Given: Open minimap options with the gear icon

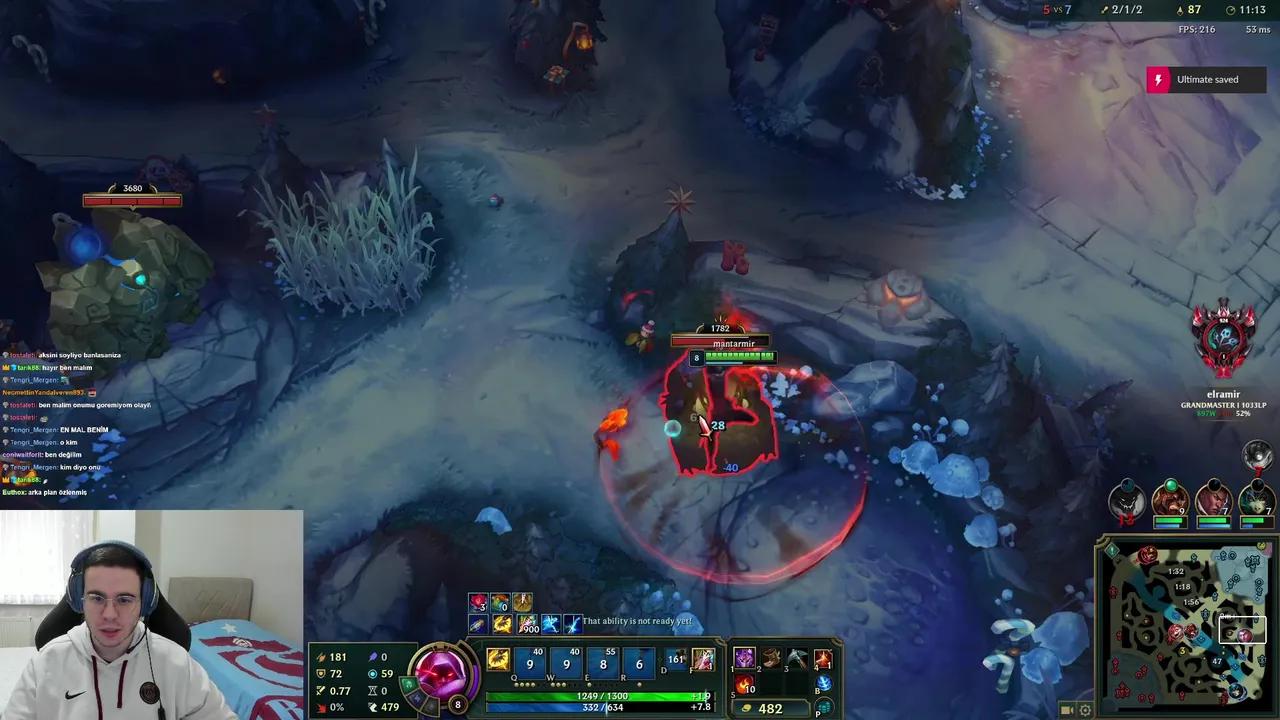Looking at the screenshot, I should (x=1084, y=709).
